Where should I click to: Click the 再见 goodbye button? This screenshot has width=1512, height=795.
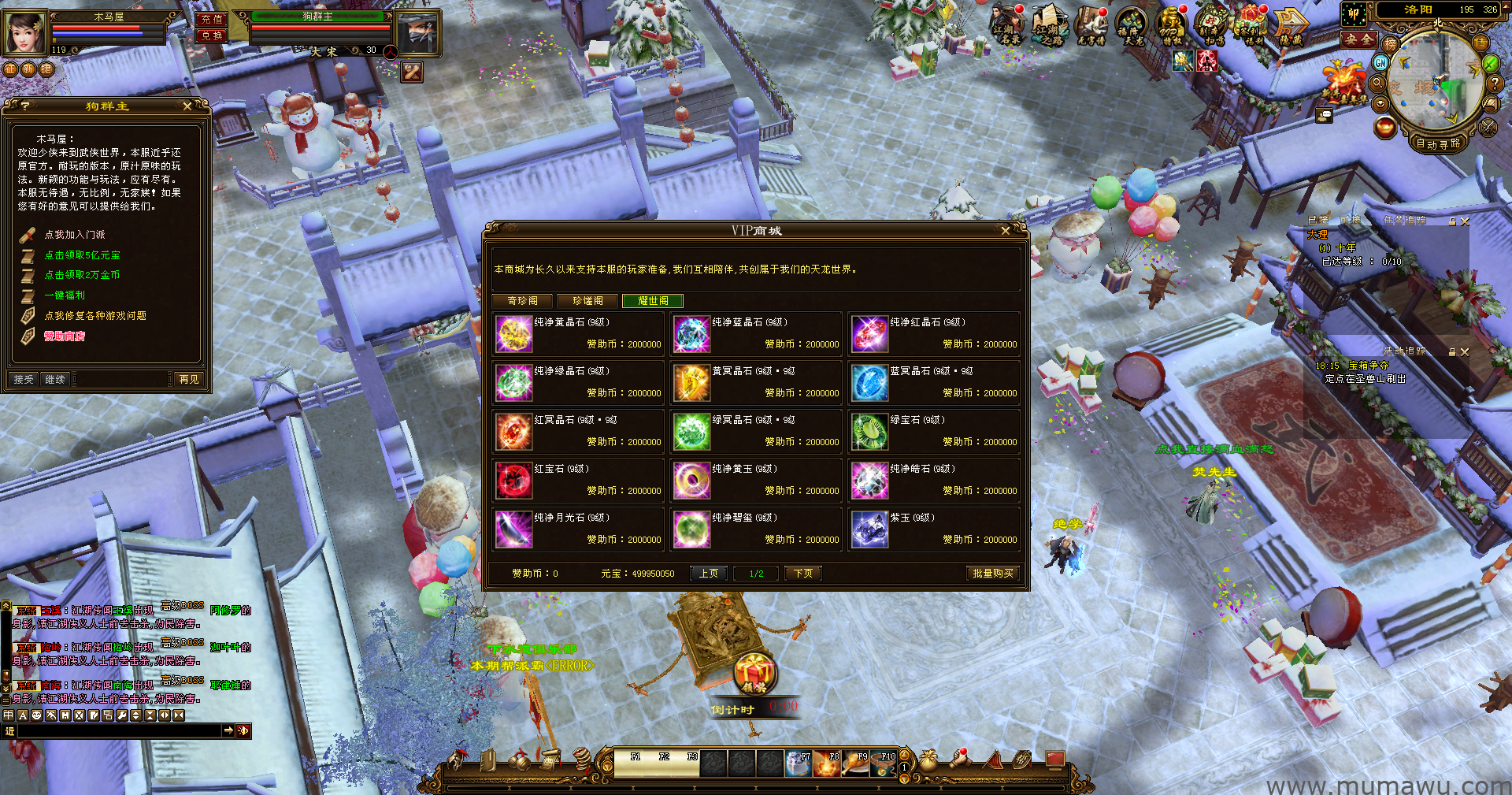189,380
